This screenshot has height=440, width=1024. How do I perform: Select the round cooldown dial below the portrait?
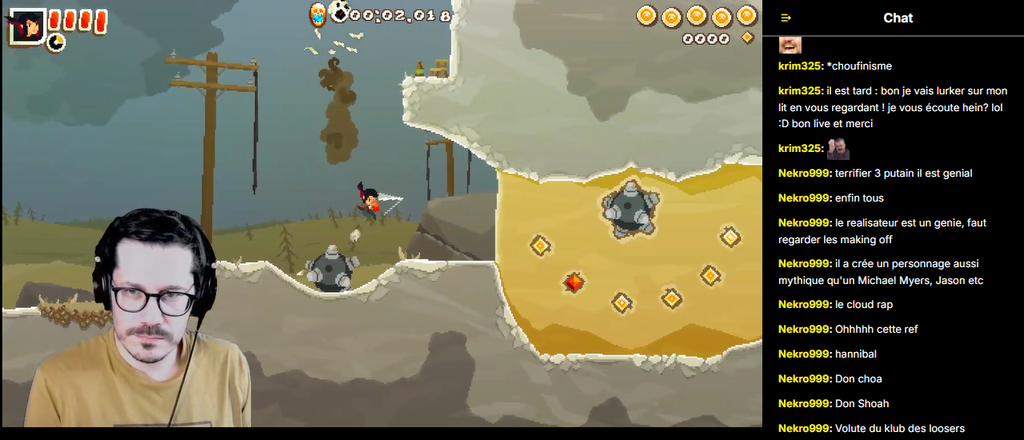click(x=54, y=43)
